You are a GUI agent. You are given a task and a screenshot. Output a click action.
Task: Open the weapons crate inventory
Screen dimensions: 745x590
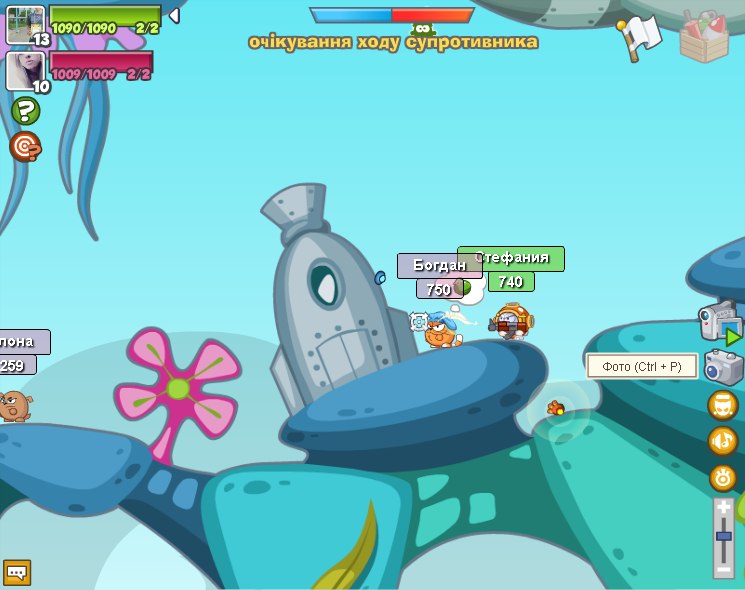point(704,38)
